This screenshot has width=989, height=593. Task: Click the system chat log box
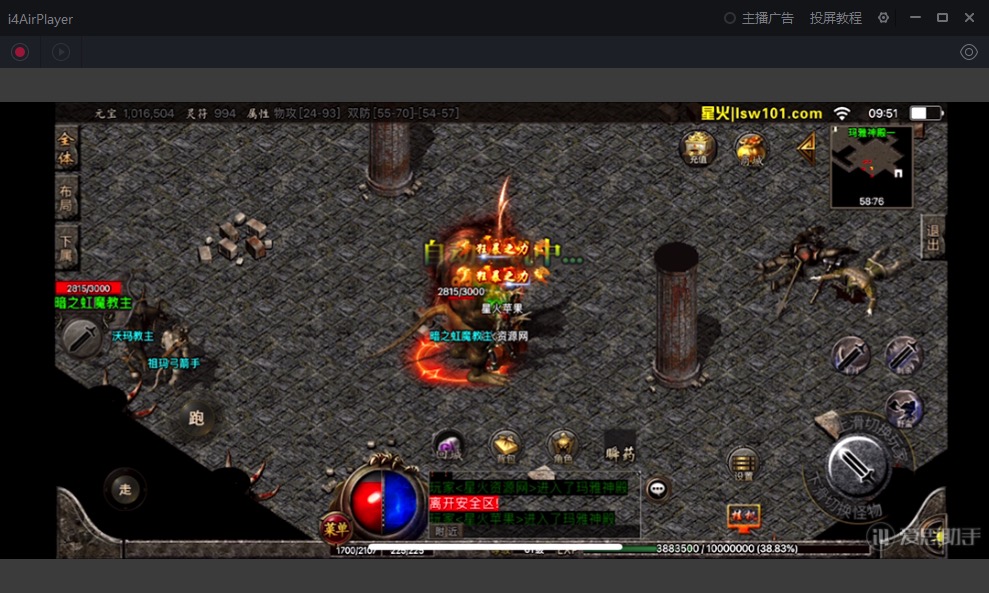pyautogui.click(x=533, y=505)
